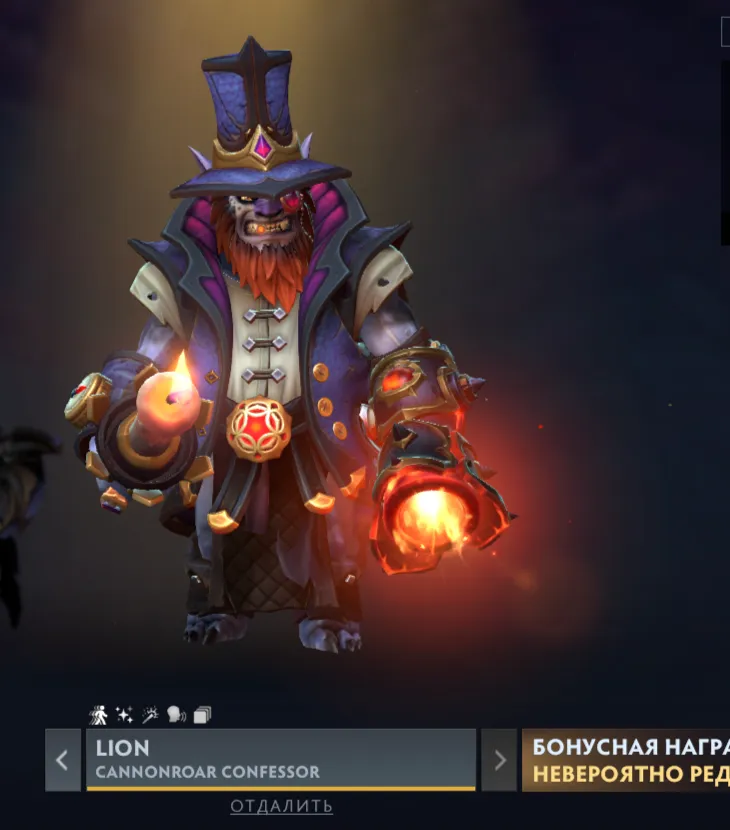Click the ОТДАЛИТЬ zoom-out link

pos(281,806)
